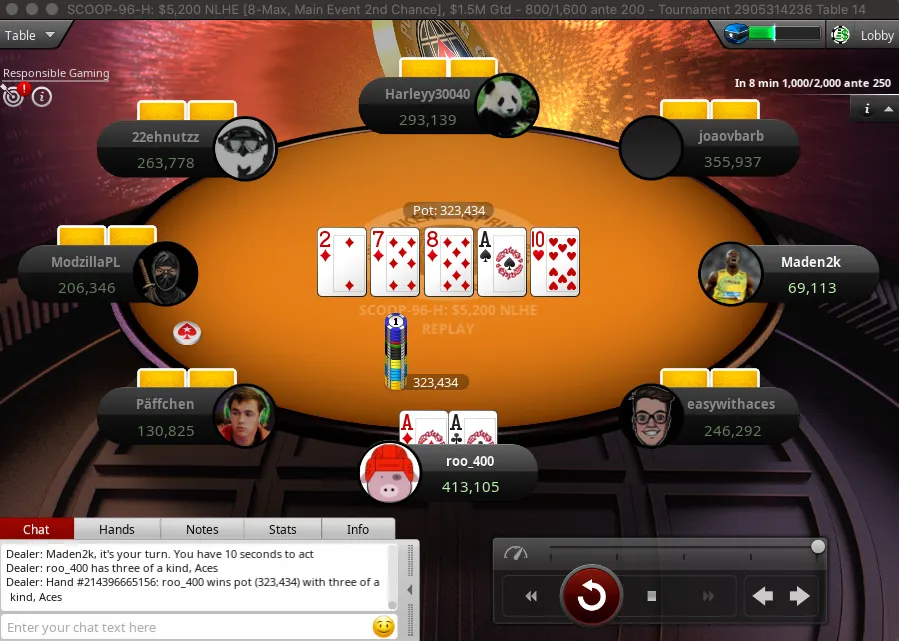Click the info circle icon under Responsible Gaming
The height and width of the screenshot is (641, 899).
(42, 96)
